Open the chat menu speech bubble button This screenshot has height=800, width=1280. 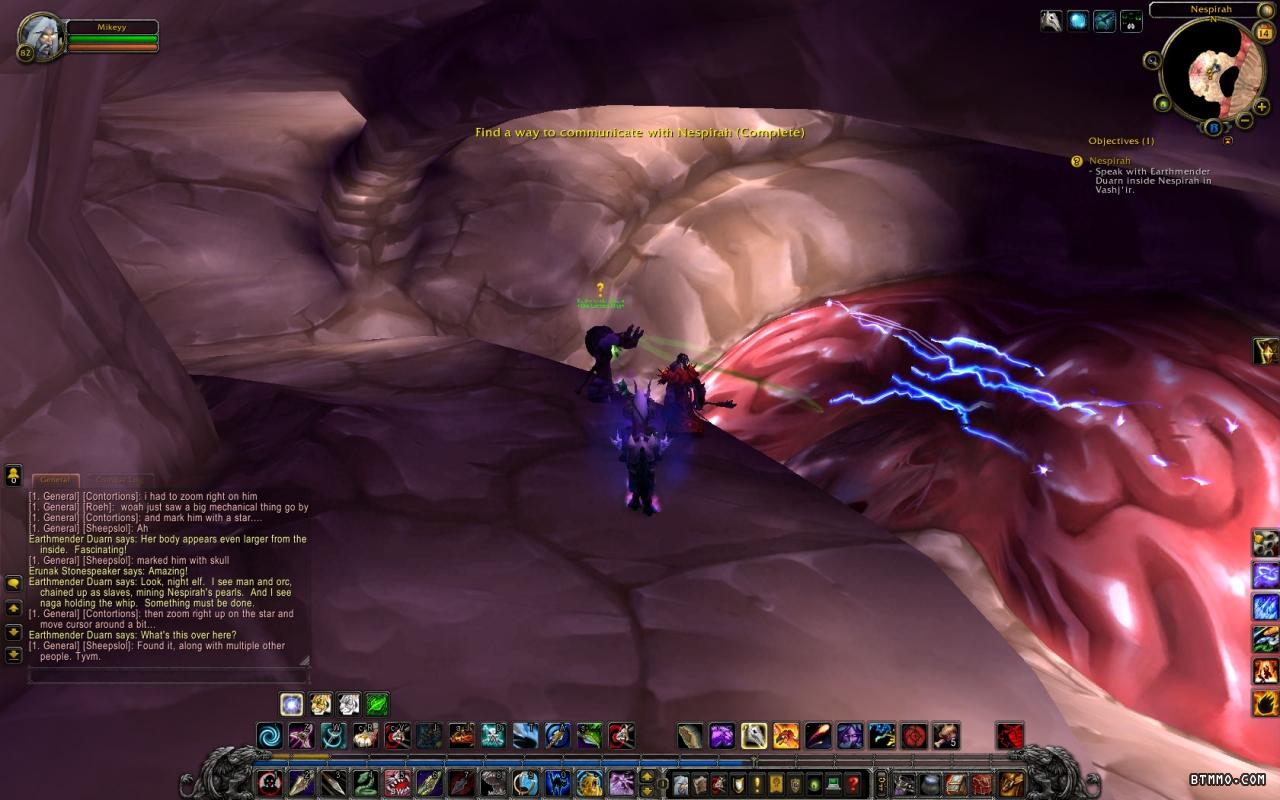click(14, 583)
